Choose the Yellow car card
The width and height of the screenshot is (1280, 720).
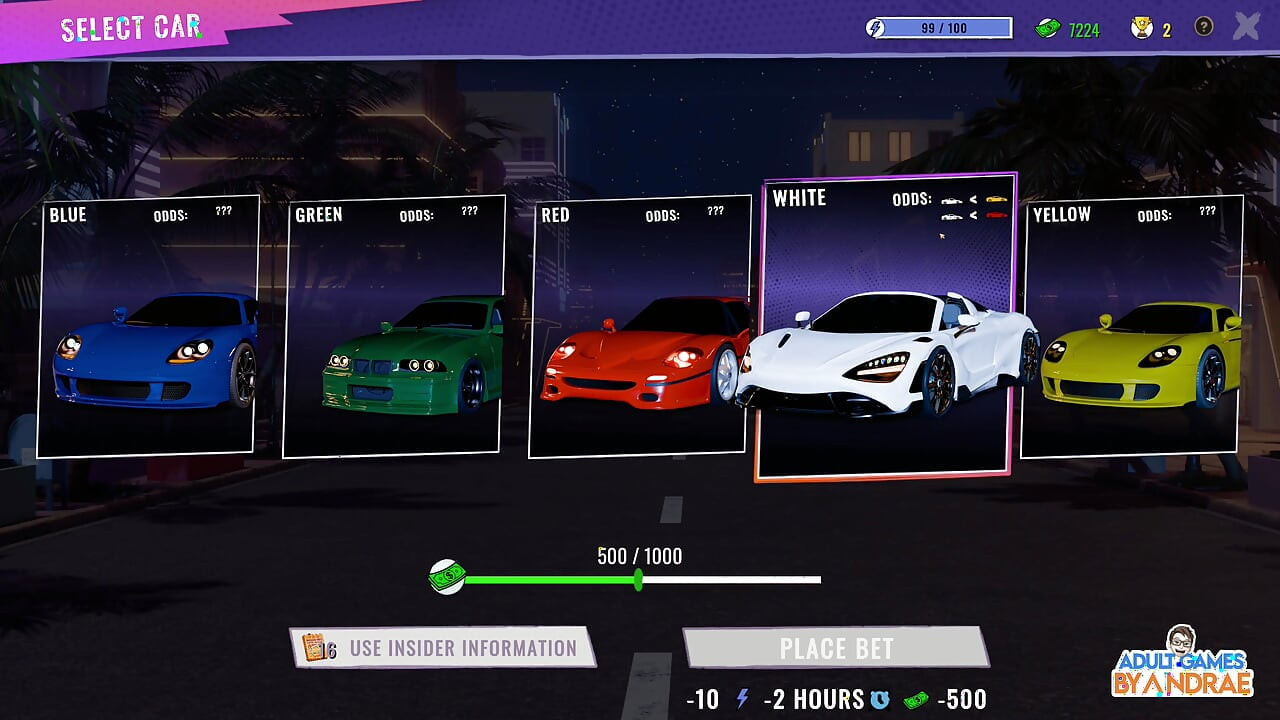1132,327
